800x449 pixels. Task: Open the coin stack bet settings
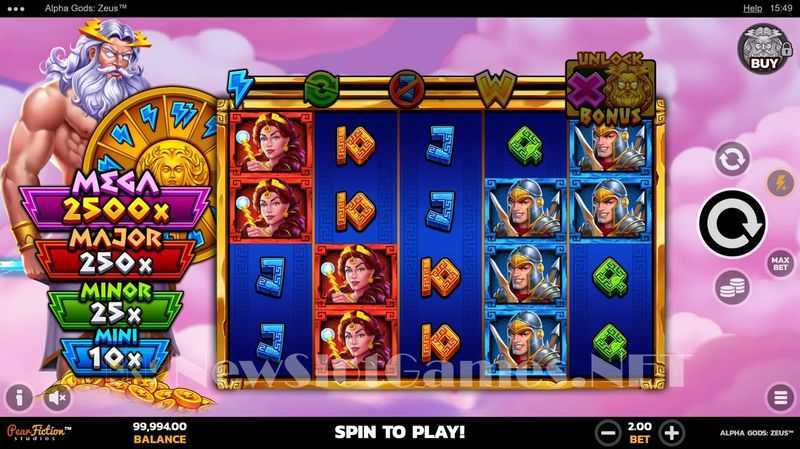732,288
